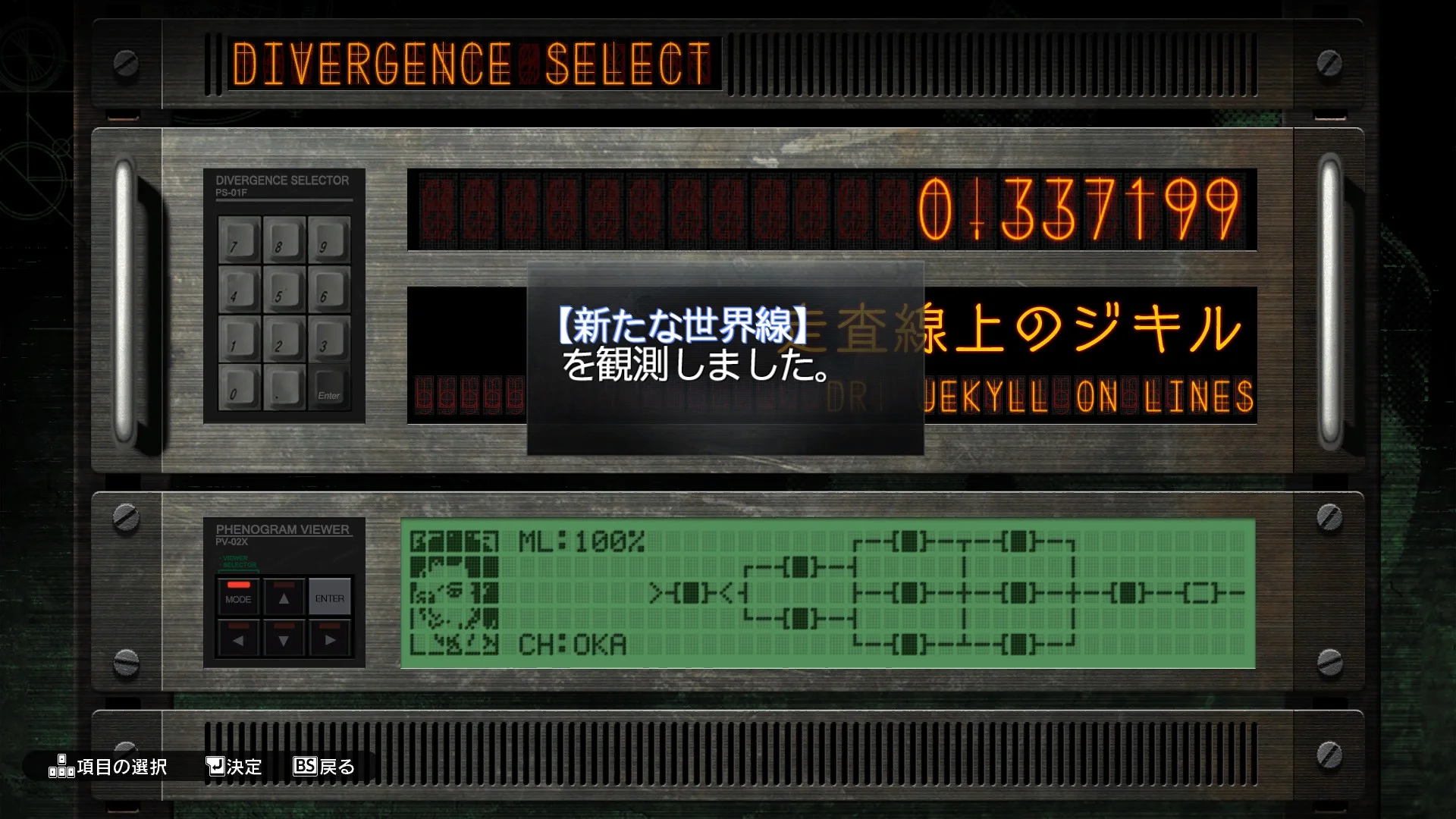This screenshot has height=819, width=1456.
Task: Click keypad key 8 on Divergence Selector
Action: pos(284,240)
